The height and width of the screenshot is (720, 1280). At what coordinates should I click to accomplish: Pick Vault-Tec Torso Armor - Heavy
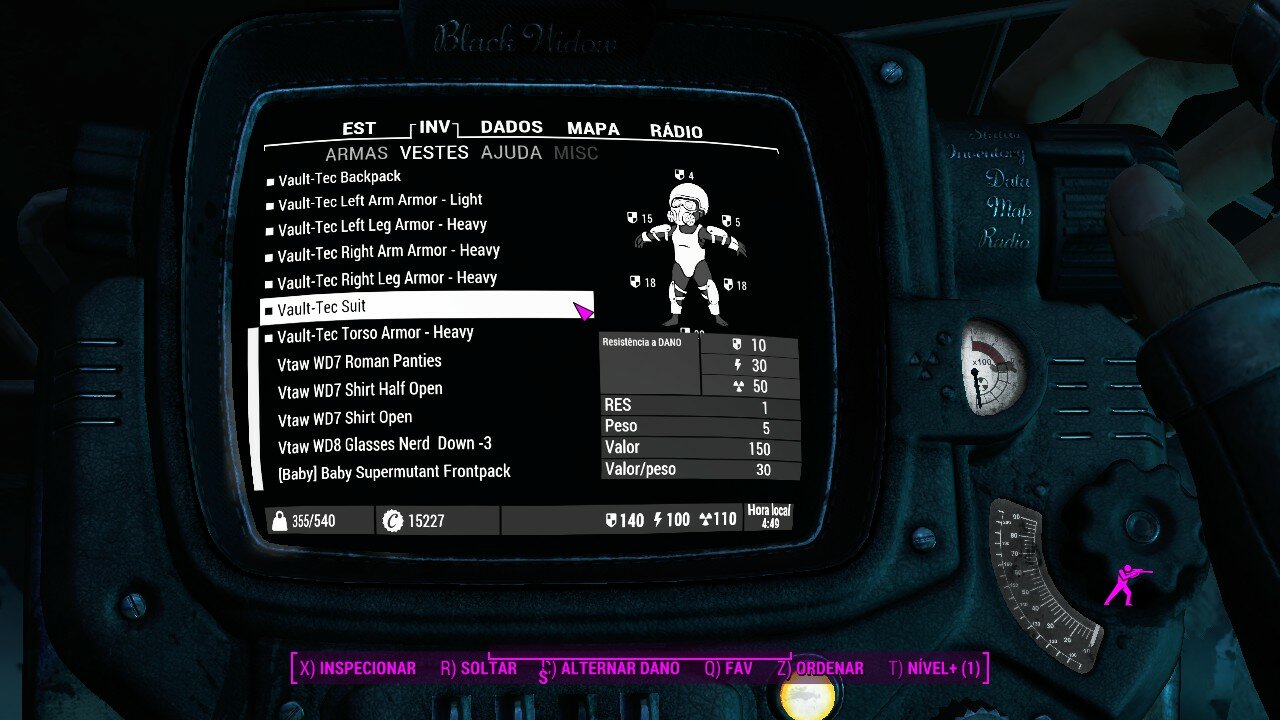[x=375, y=334]
